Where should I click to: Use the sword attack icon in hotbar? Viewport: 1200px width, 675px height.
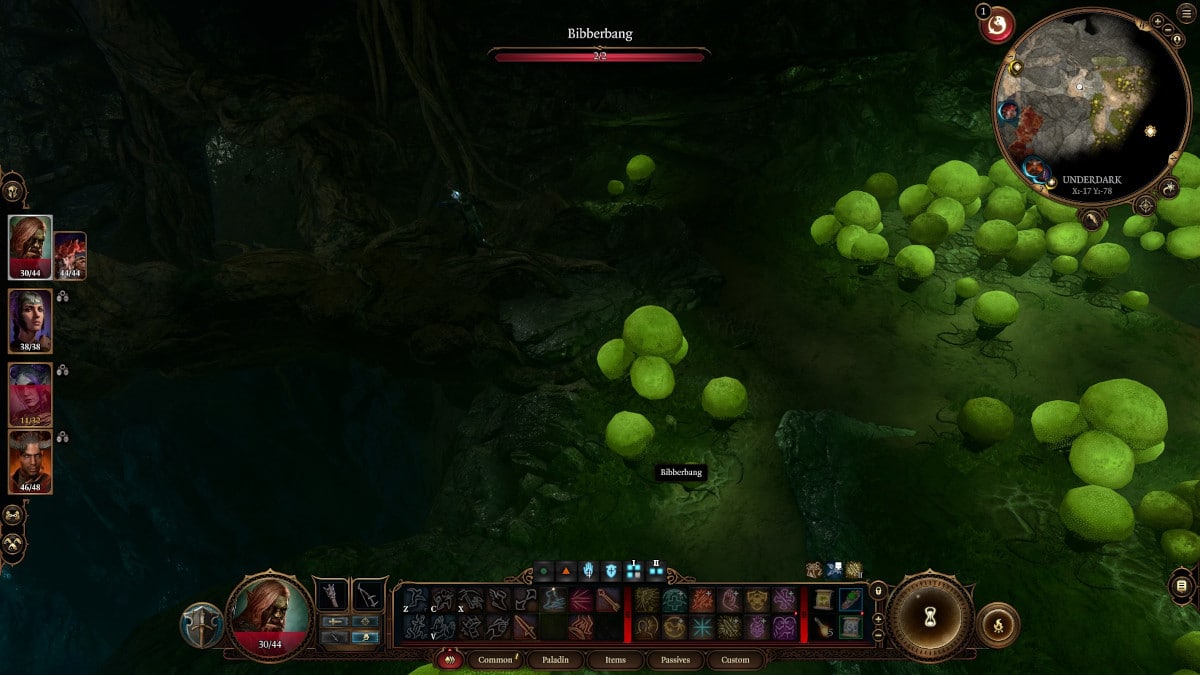click(x=525, y=627)
